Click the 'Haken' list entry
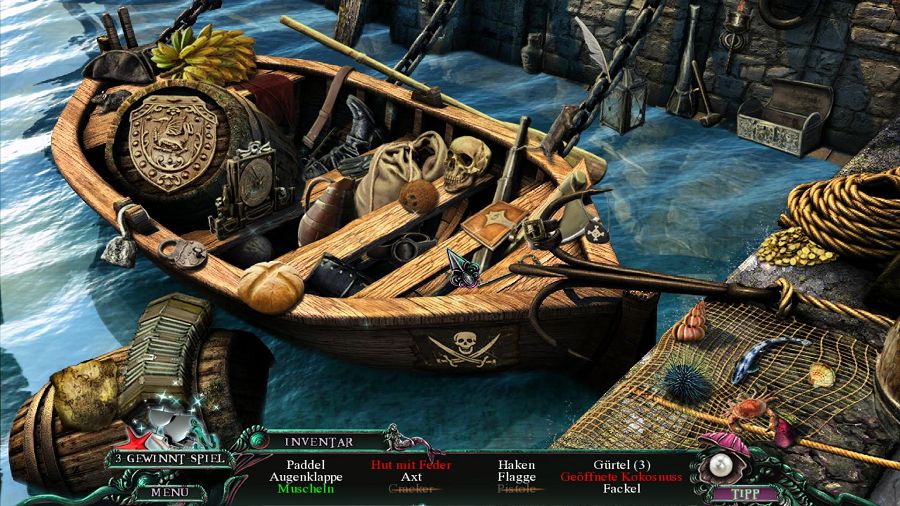Image resolution: width=900 pixels, height=506 pixels. [516, 465]
